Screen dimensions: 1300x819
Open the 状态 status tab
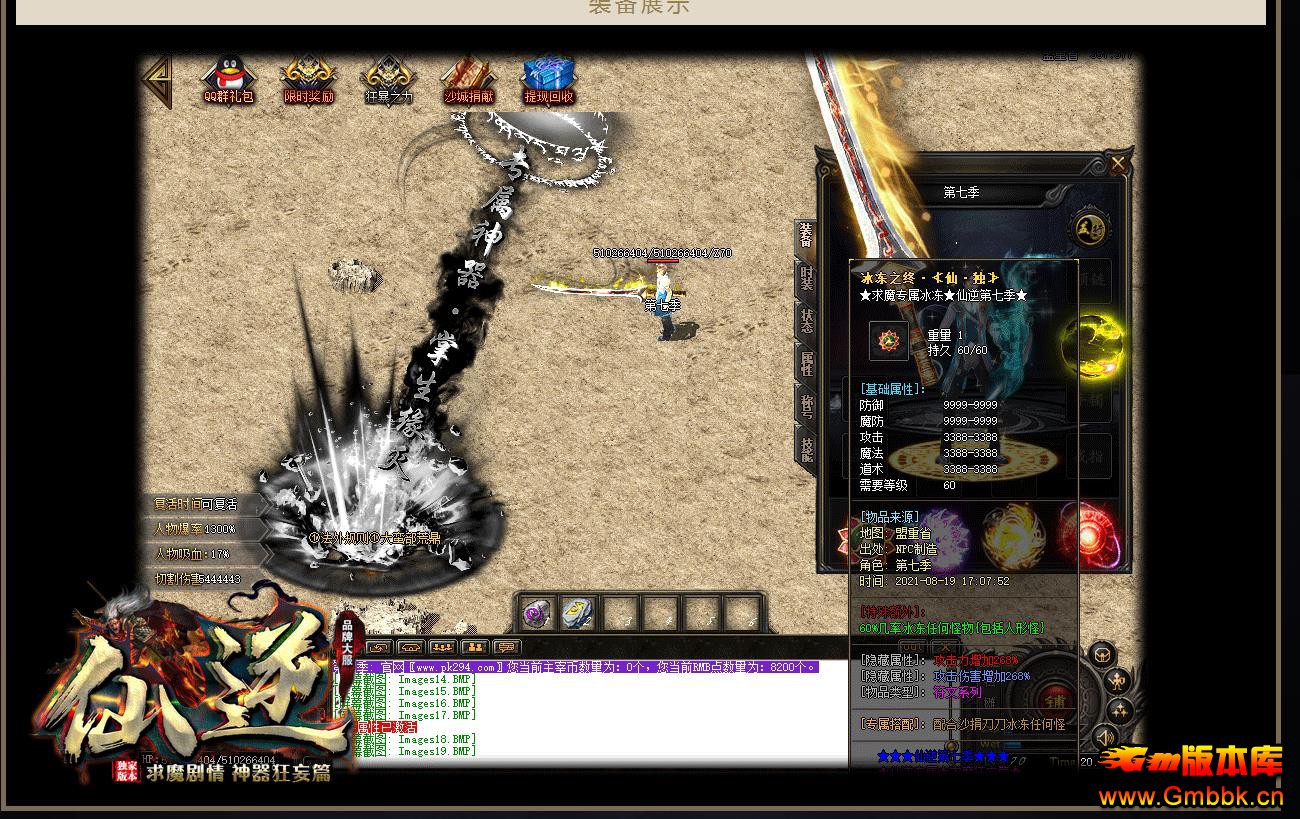click(806, 322)
